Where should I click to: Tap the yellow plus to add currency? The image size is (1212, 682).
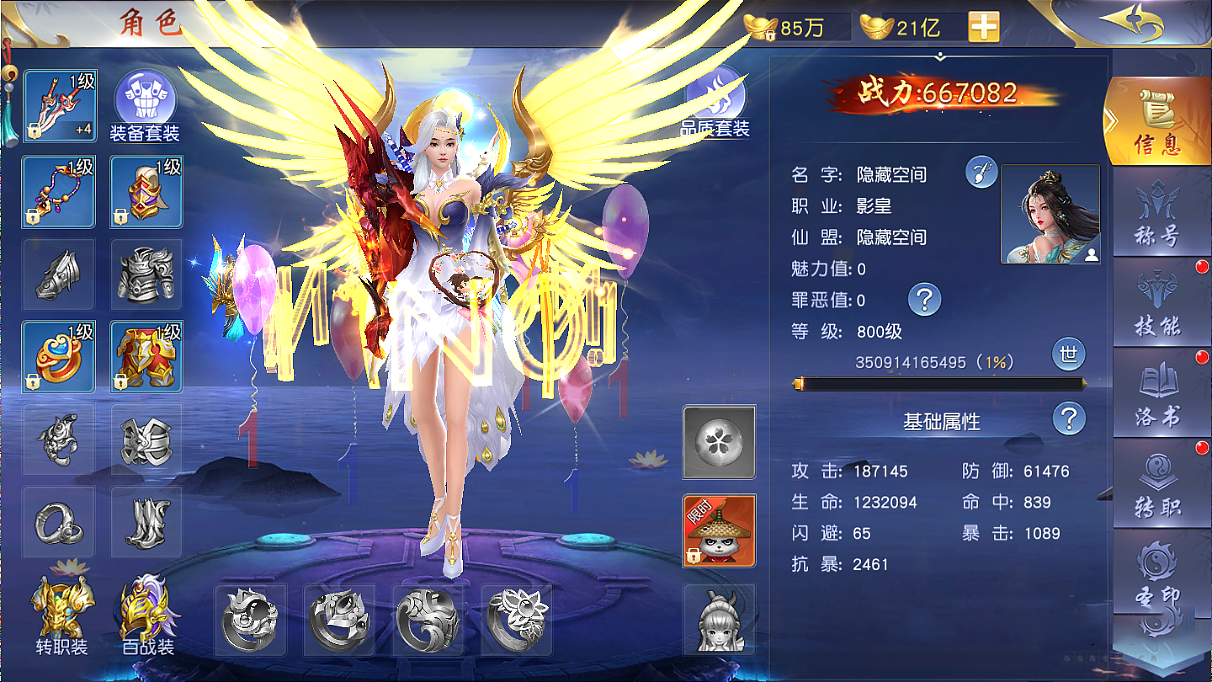coord(983,27)
